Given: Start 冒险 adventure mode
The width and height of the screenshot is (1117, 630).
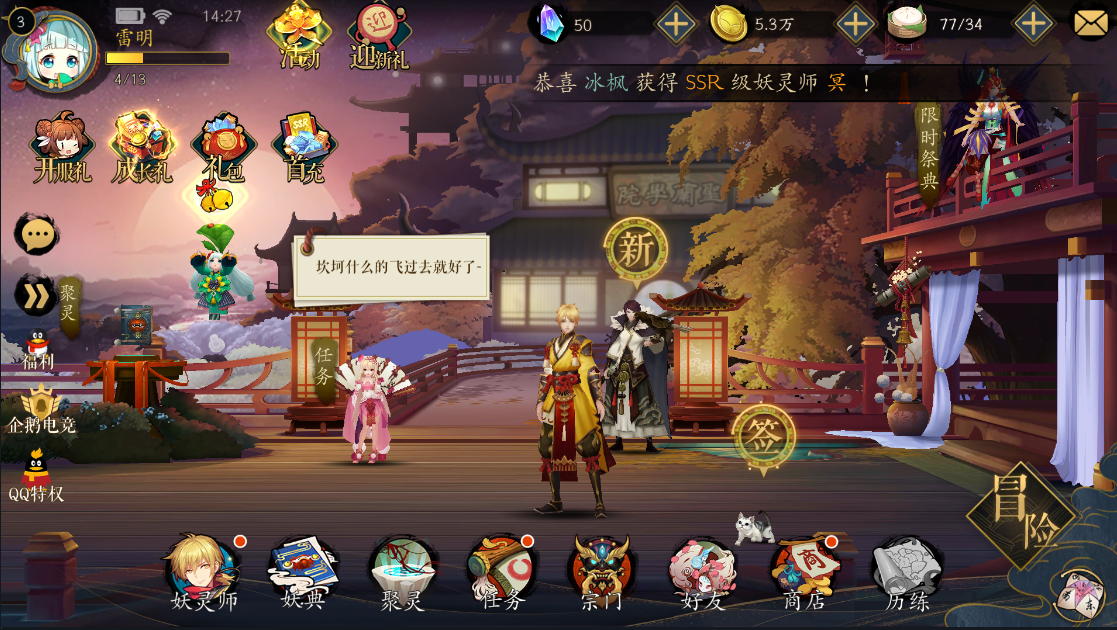Looking at the screenshot, I should (x=1021, y=514).
